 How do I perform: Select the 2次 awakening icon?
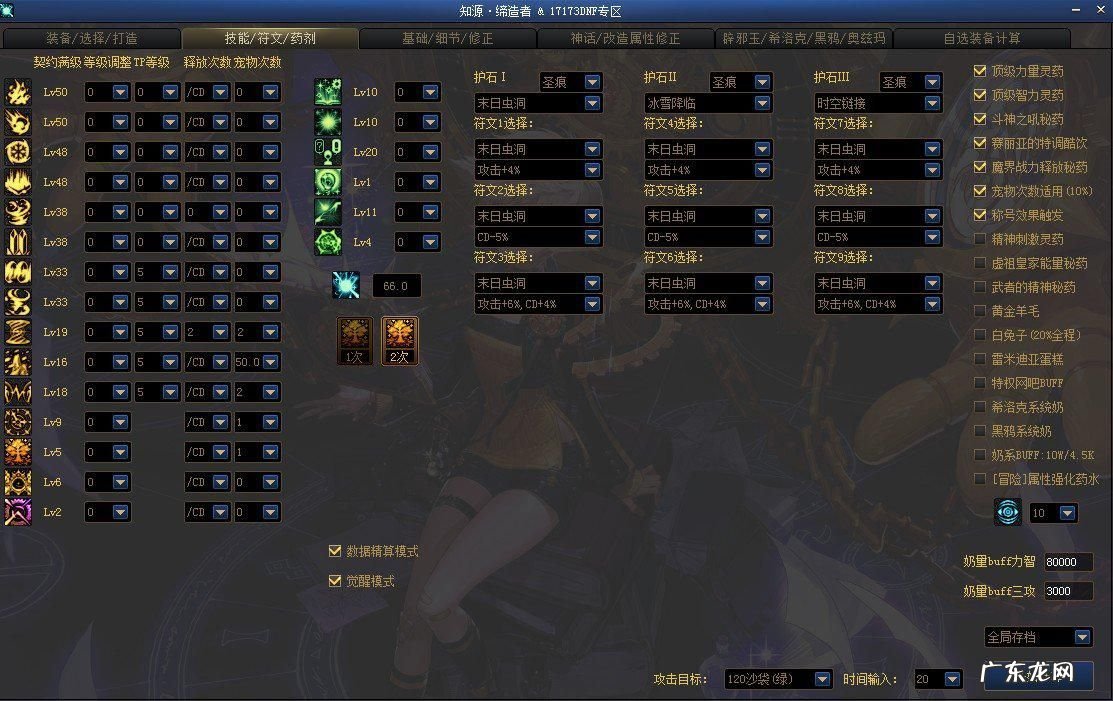(400, 340)
